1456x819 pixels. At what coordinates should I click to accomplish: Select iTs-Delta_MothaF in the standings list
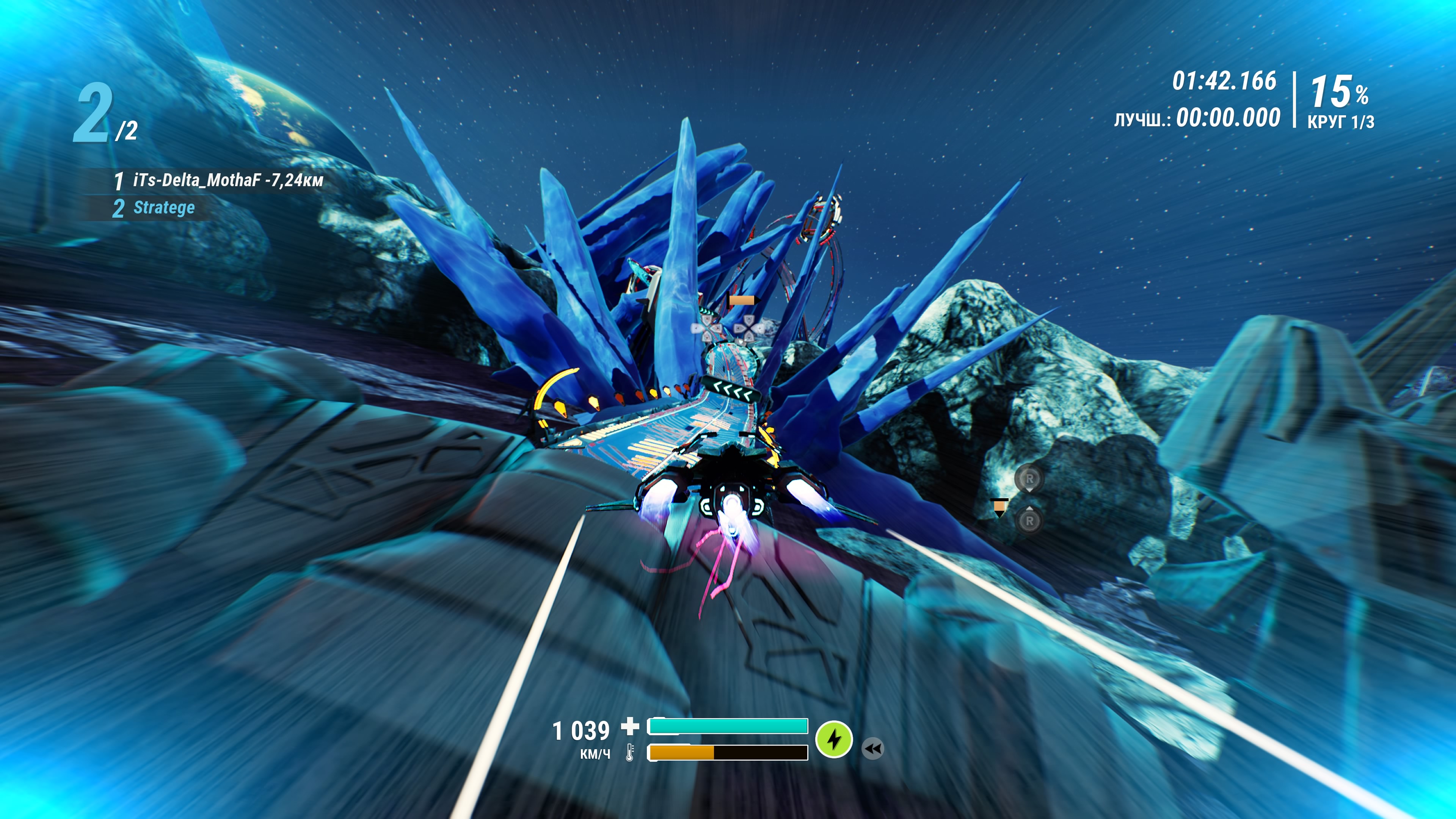[x=218, y=180]
